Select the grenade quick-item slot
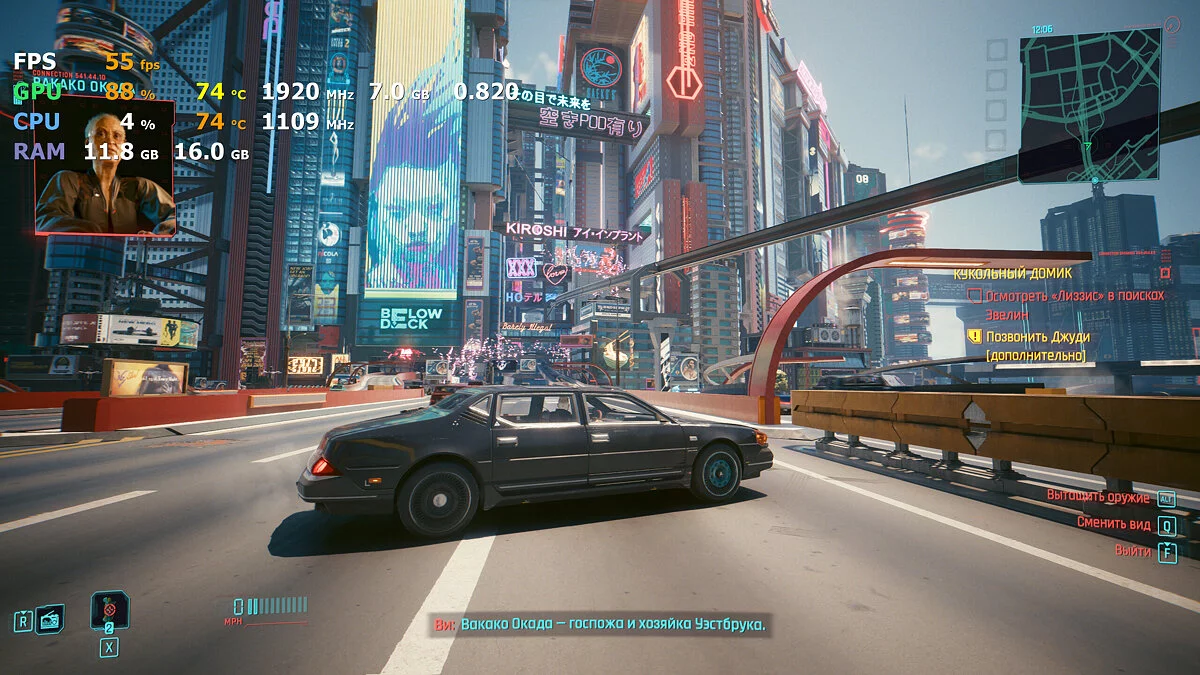This screenshot has height=675, width=1200. click(109, 608)
